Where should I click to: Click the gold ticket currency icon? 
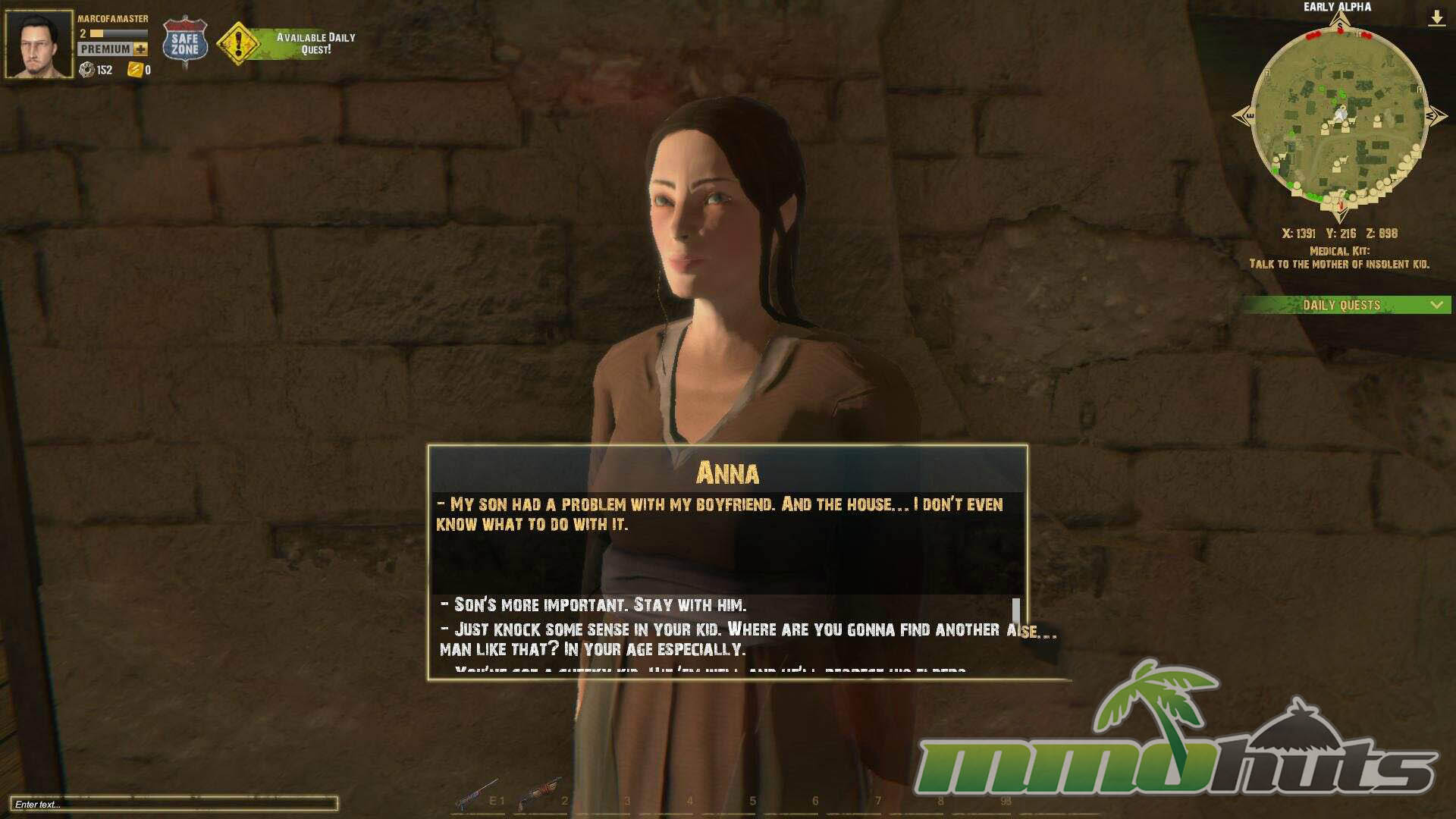point(135,71)
